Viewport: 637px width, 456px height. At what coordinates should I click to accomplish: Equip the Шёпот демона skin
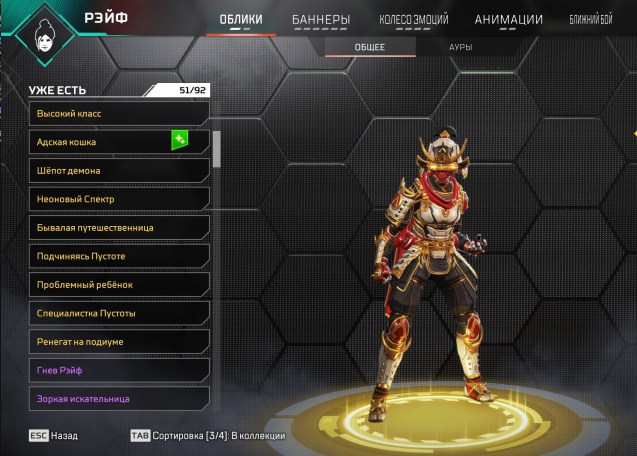click(x=119, y=171)
